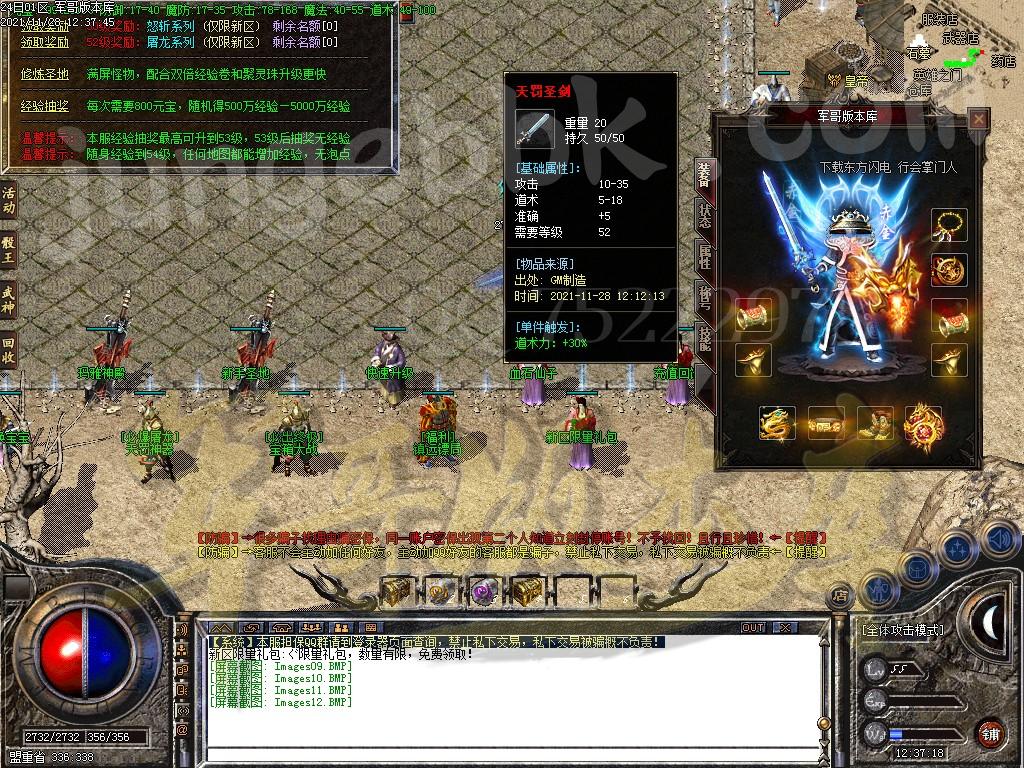Select the bead necklace equipment slot
This screenshot has width=1024, height=768.
[948, 225]
